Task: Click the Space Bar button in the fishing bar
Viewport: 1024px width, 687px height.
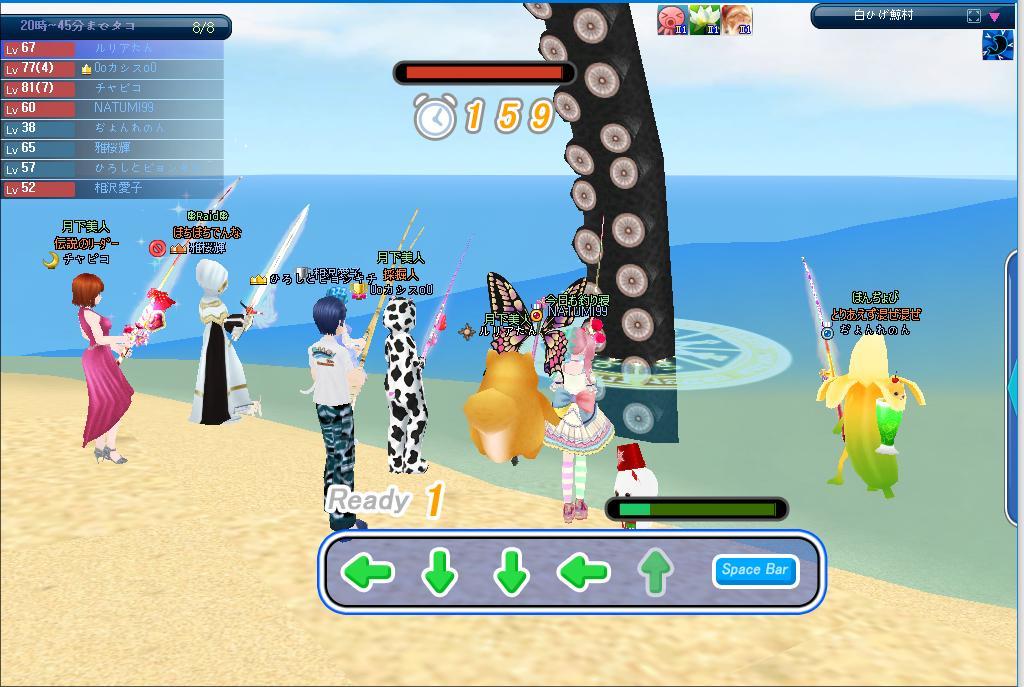Action: (755, 570)
